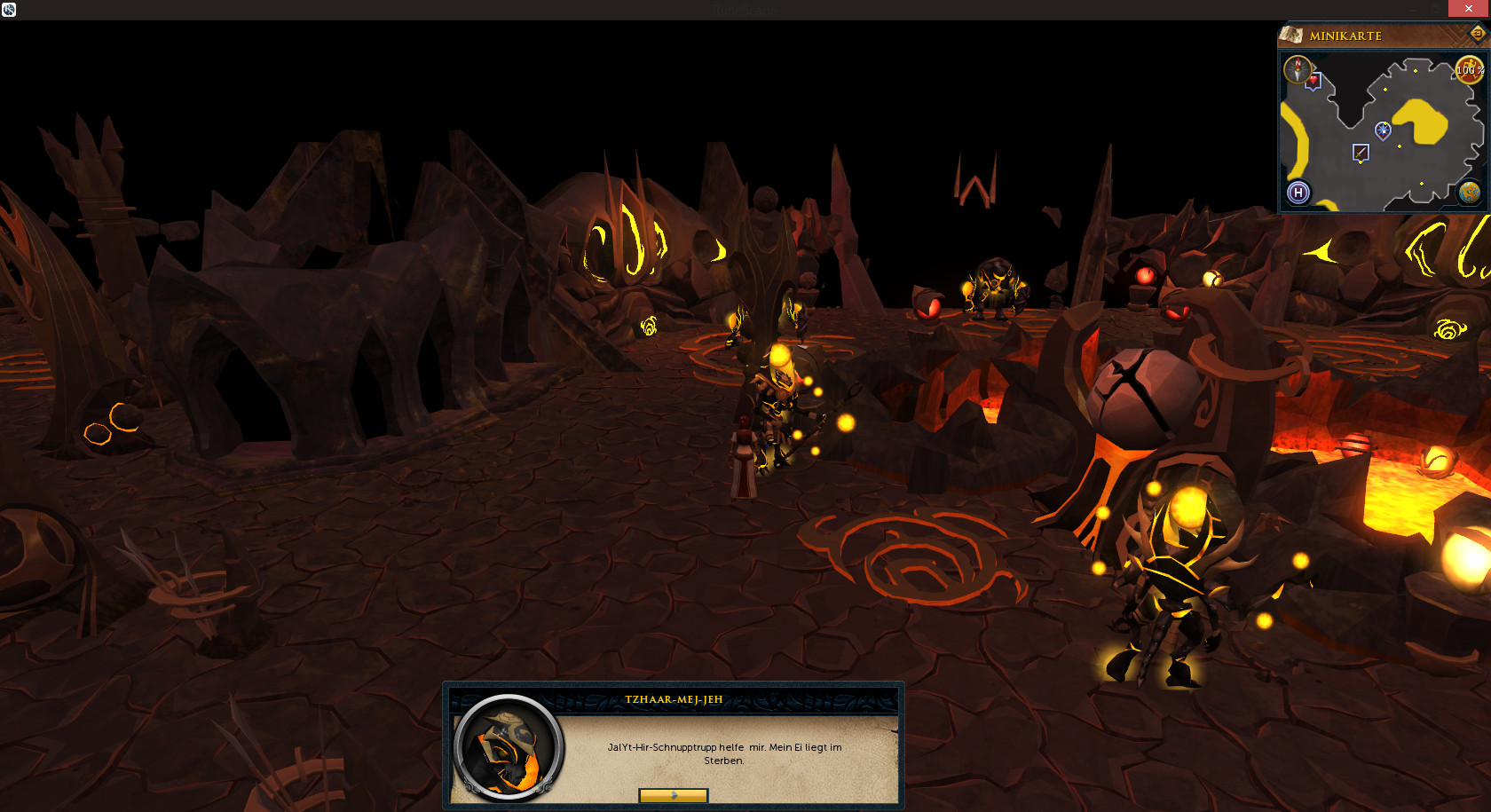Click the TzHaar-Mej-Jeh portrait in the dialogue
Screen dimensions: 1491x812
(508, 748)
